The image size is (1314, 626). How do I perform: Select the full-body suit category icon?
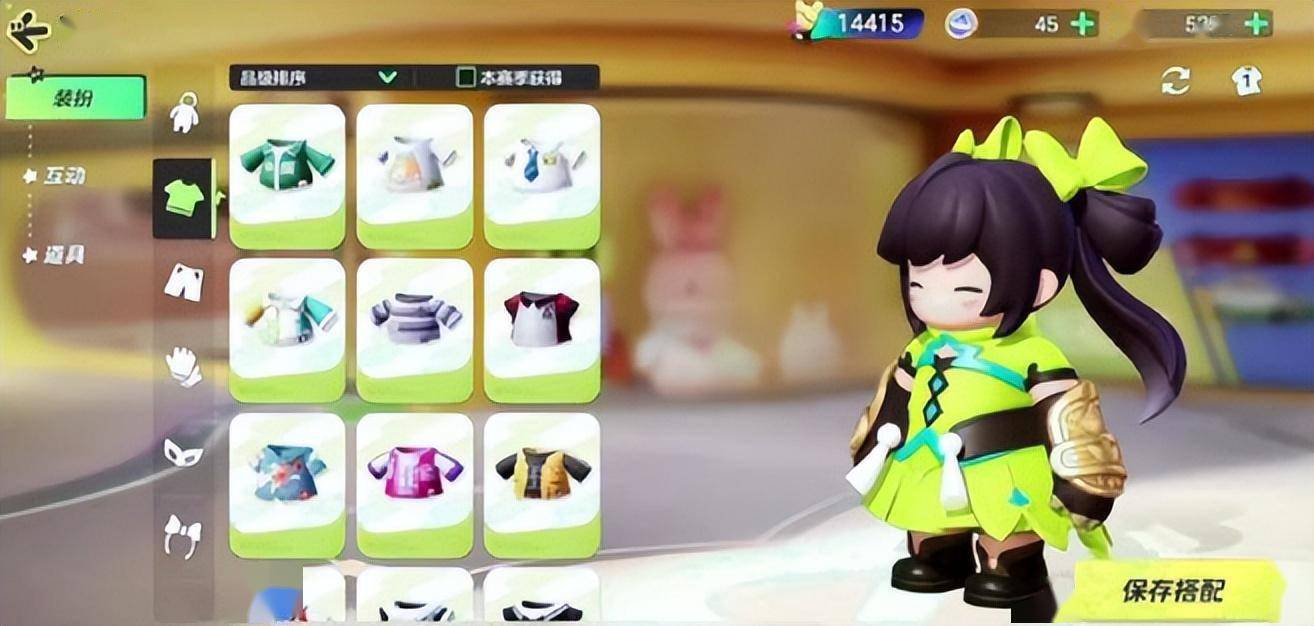tap(183, 113)
